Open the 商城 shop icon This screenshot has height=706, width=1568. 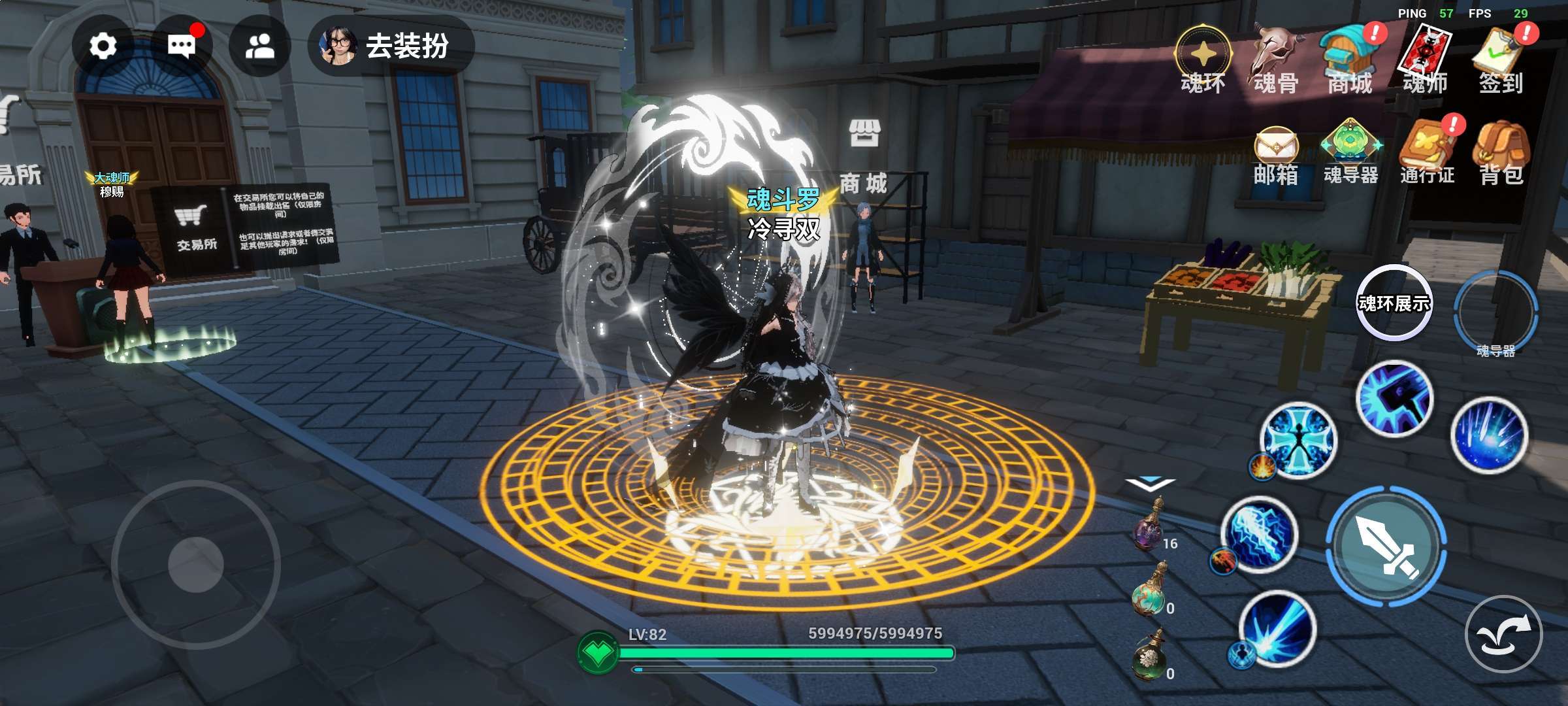click(x=1350, y=59)
